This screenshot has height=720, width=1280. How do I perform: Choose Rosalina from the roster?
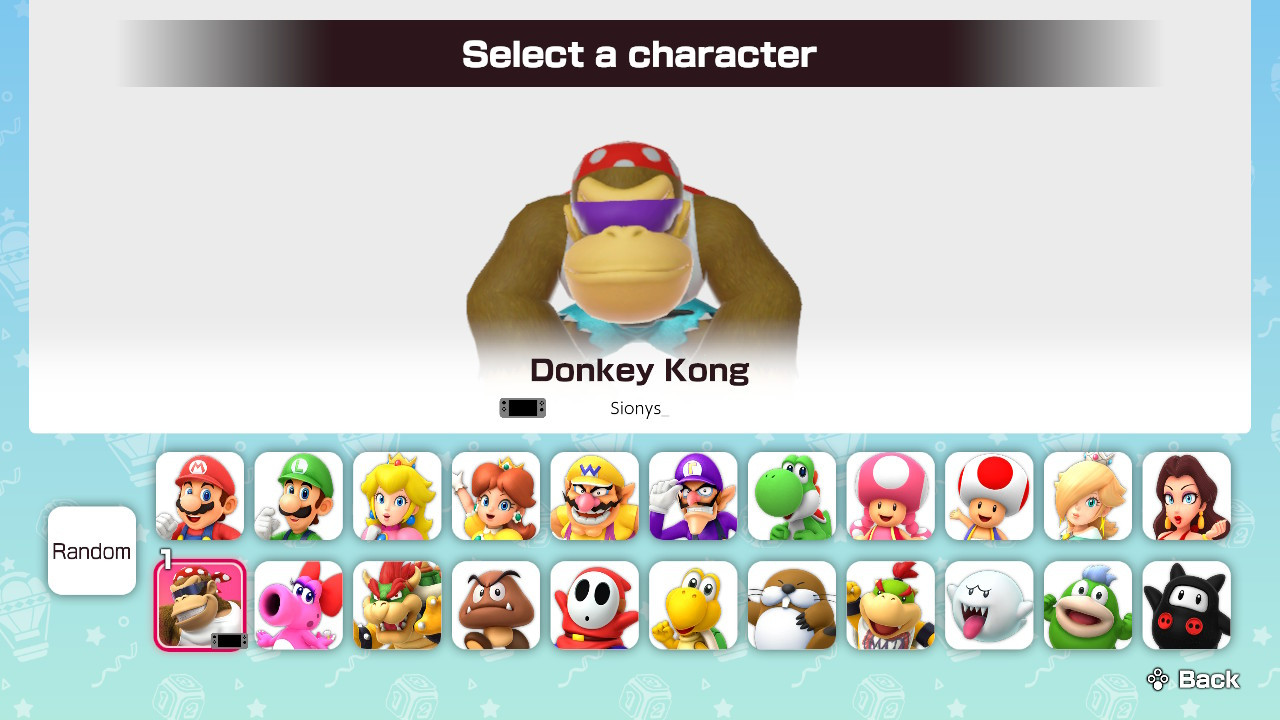click(1088, 497)
